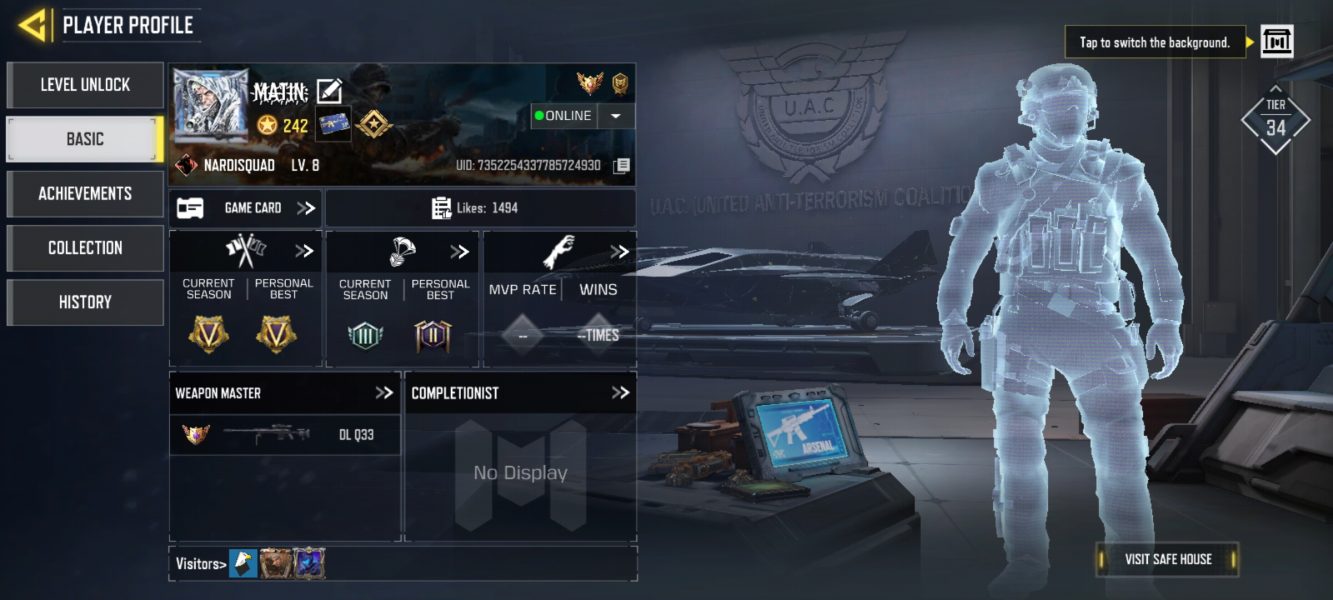This screenshot has width=1333, height=600.
Task: View the History tab
Action: tap(85, 302)
